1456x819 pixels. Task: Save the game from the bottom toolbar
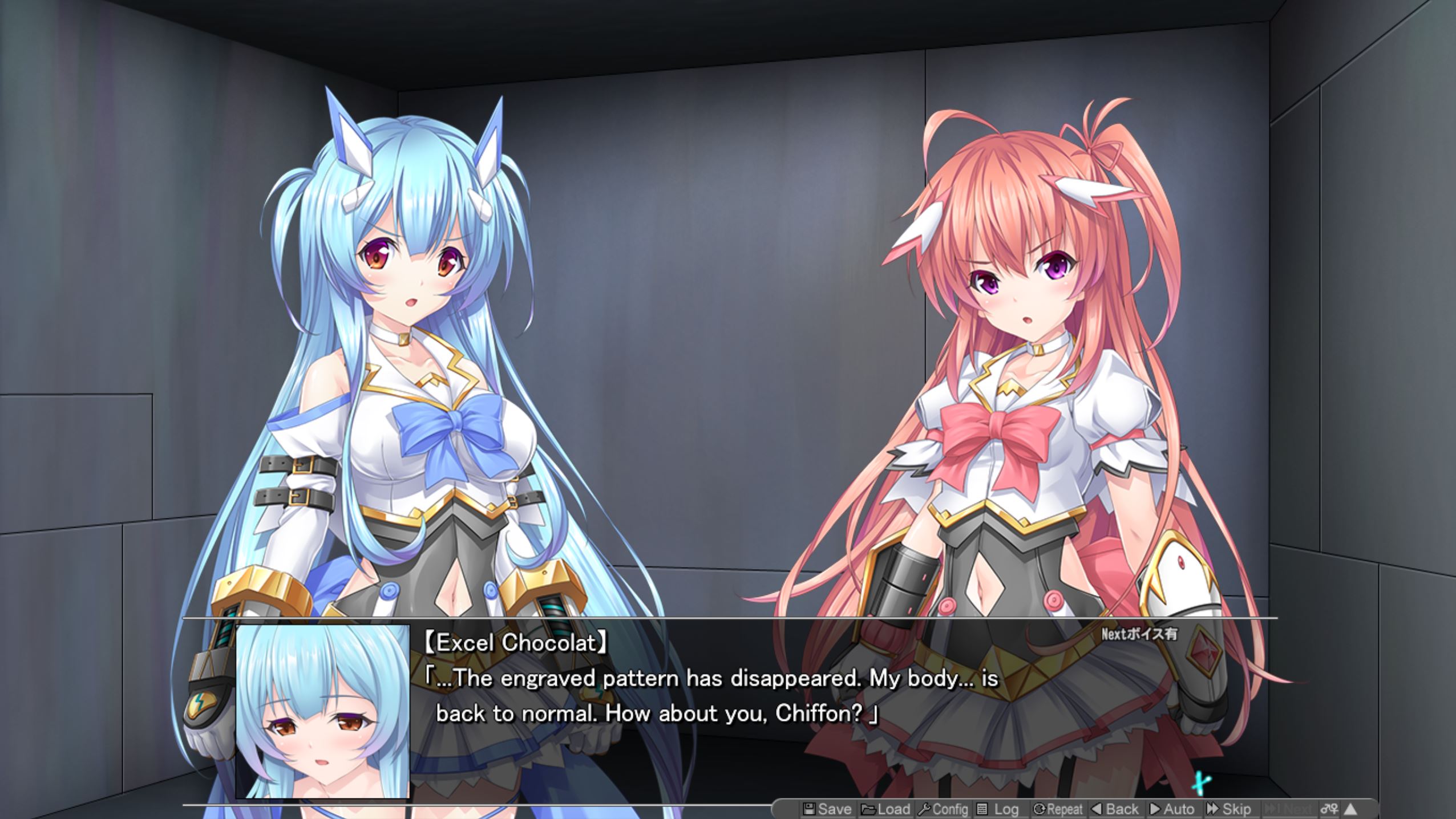[x=827, y=809]
